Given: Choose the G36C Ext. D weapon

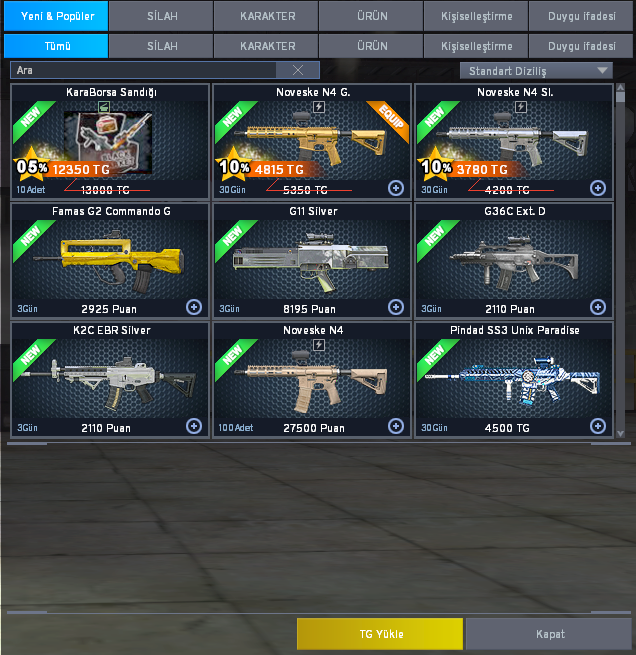Looking at the screenshot, I should 514,260.
